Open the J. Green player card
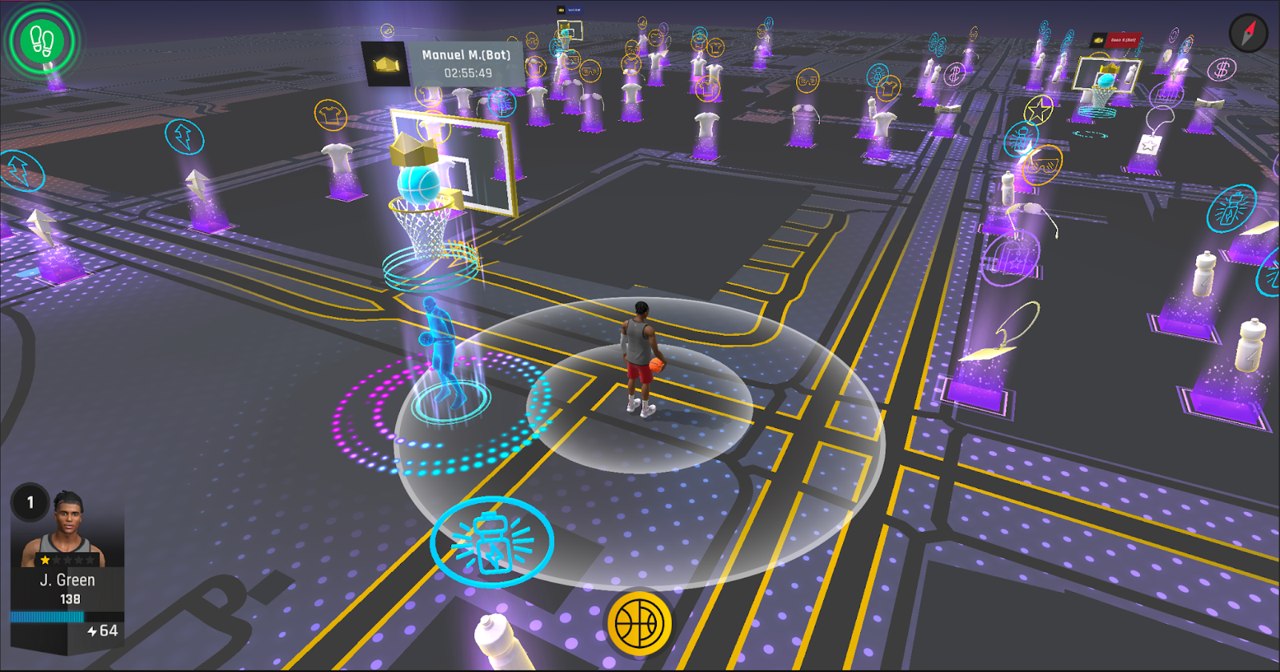Screen dimensions: 1280x672 67,563
